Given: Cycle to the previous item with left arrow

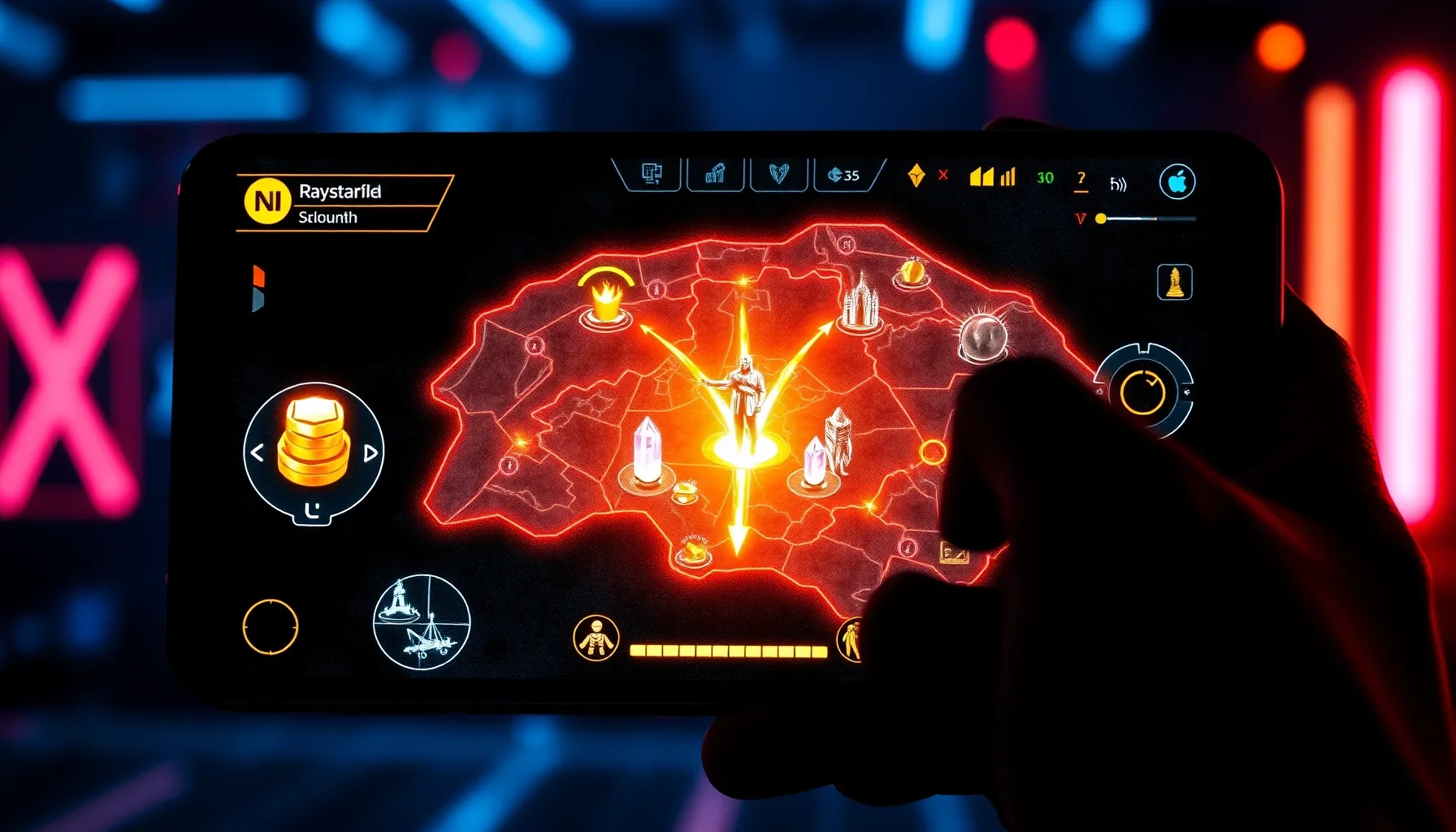Looking at the screenshot, I should 258,453.
